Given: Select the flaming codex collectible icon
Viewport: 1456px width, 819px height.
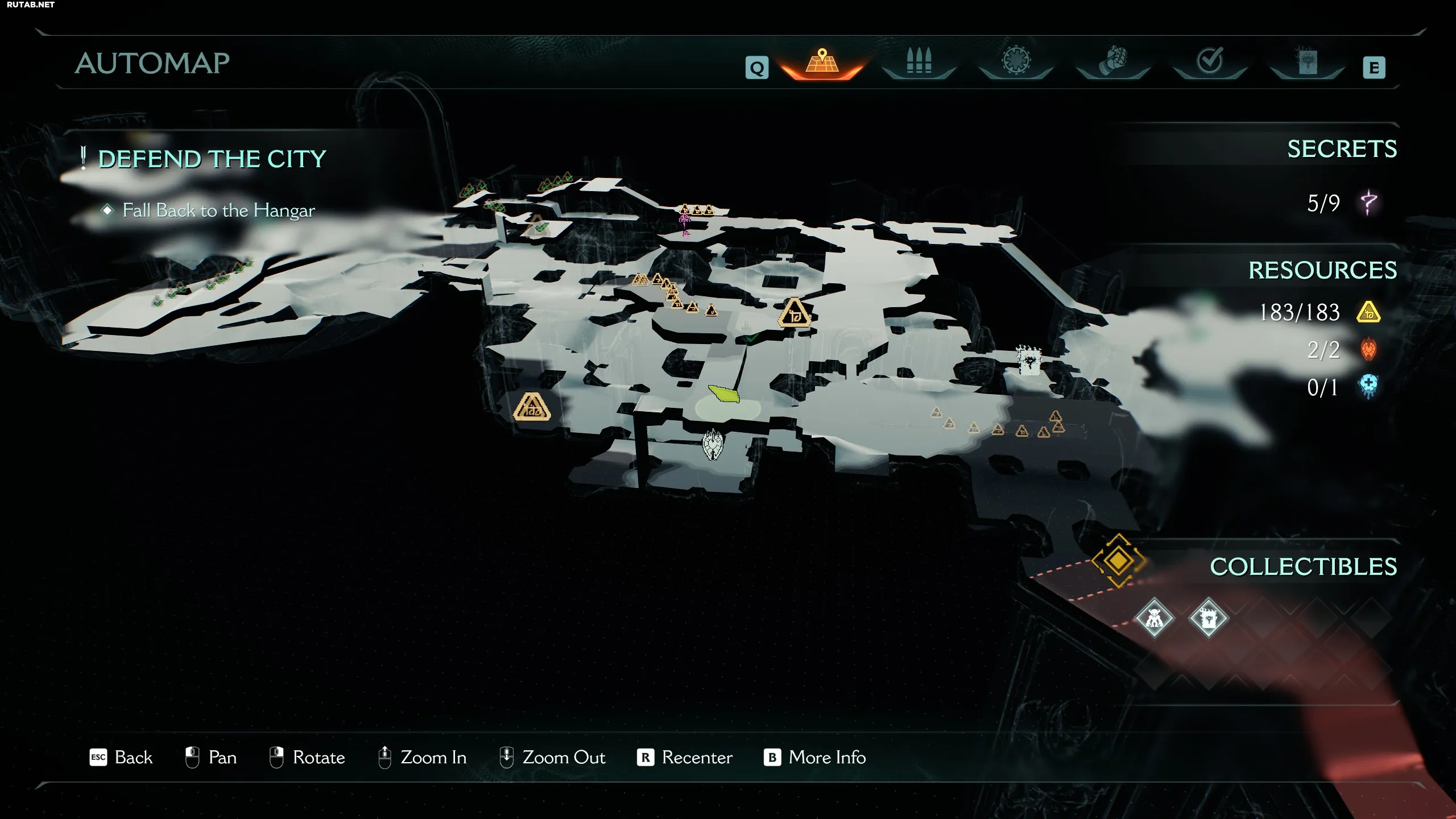Looking at the screenshot, I should [1208, 618].
